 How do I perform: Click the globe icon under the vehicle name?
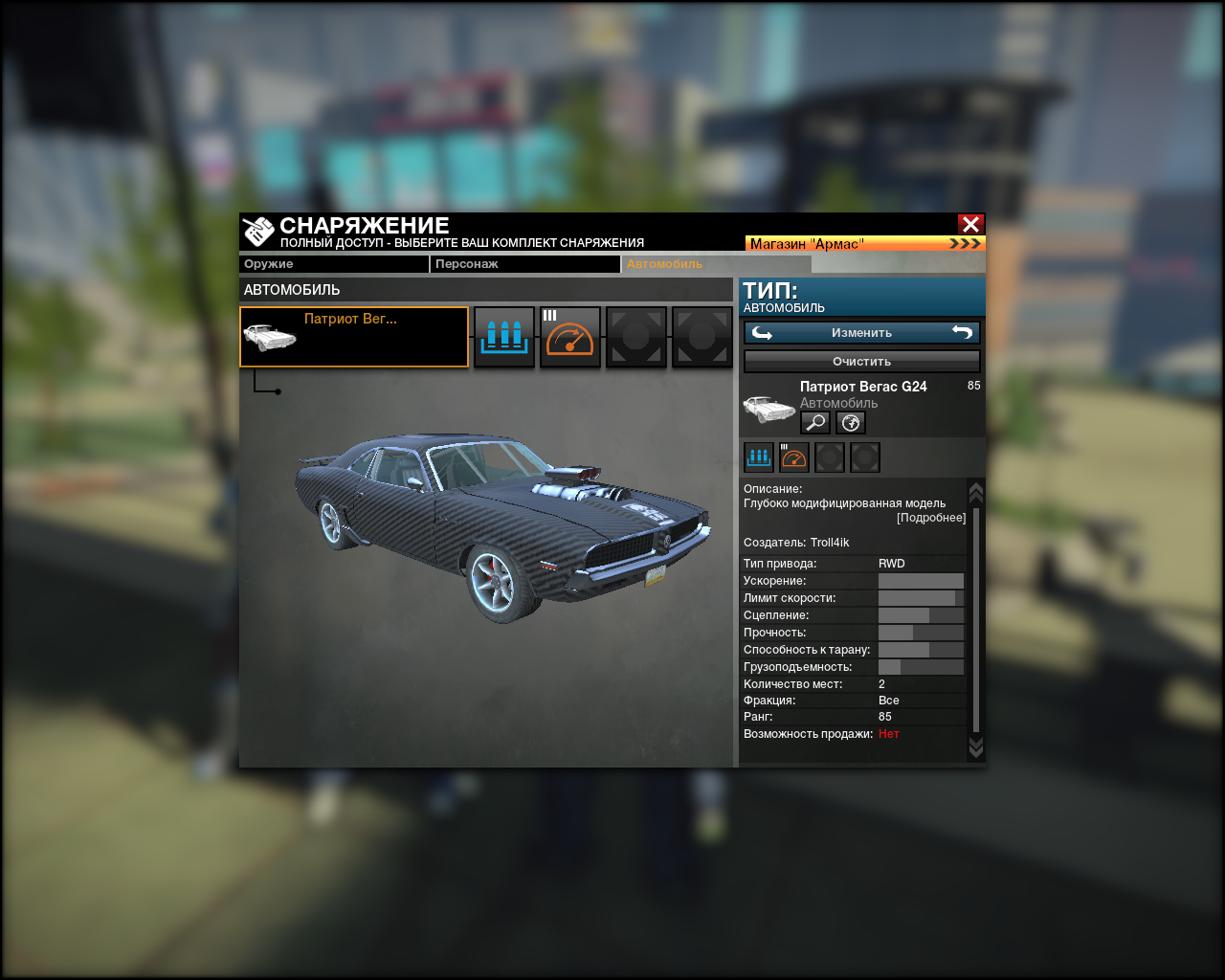(x=851, y=423)
